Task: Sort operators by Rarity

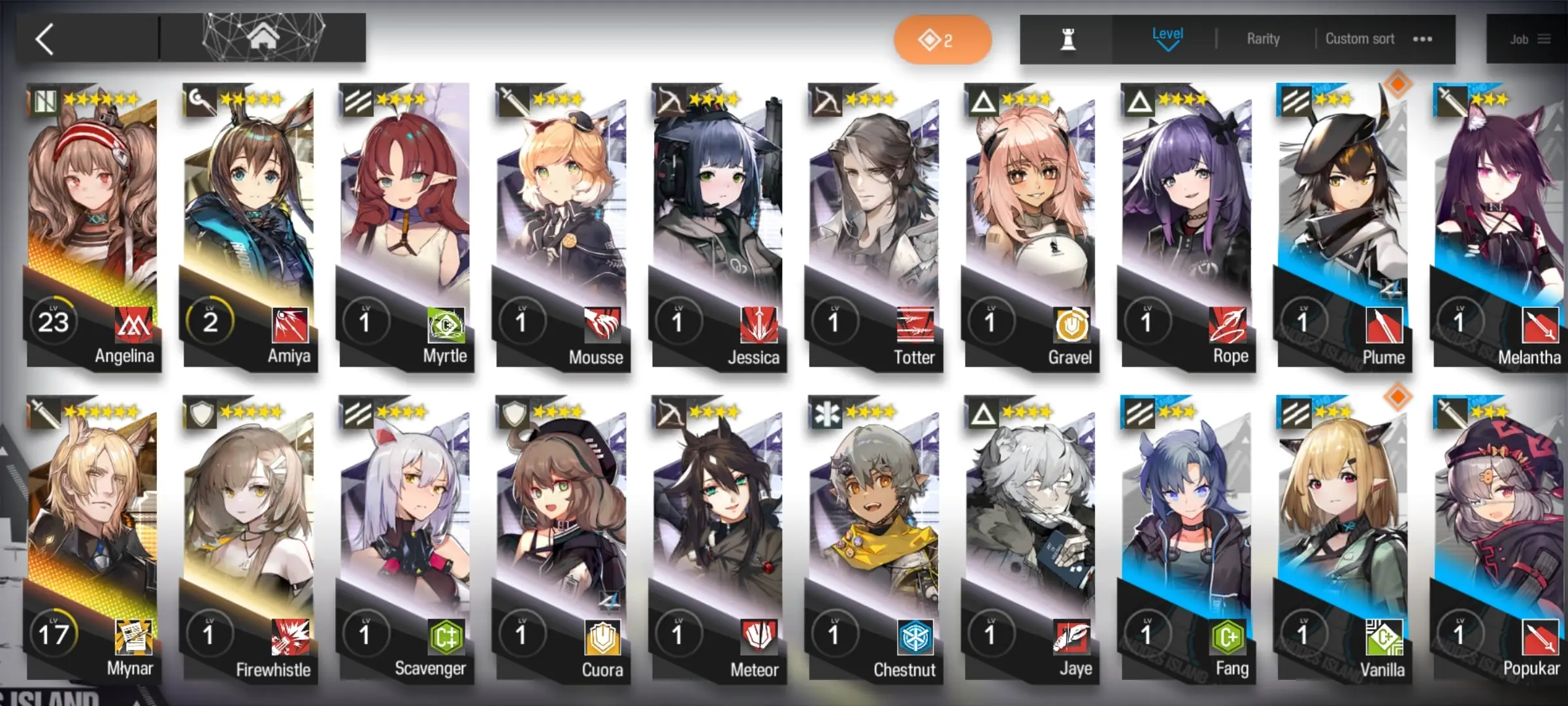Action: pyautogui.click(x=1263, y=39)
